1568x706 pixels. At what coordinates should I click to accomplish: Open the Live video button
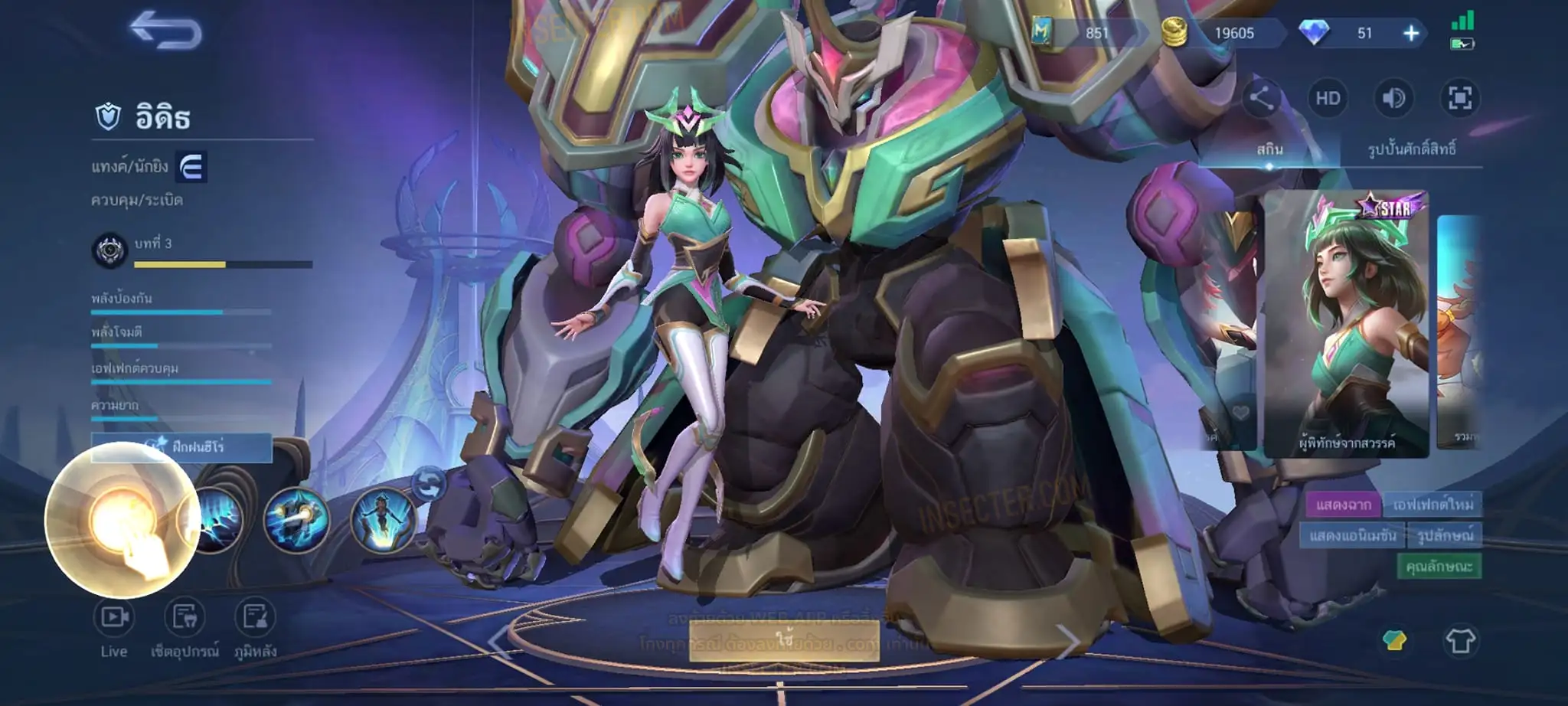coord(113,628)
